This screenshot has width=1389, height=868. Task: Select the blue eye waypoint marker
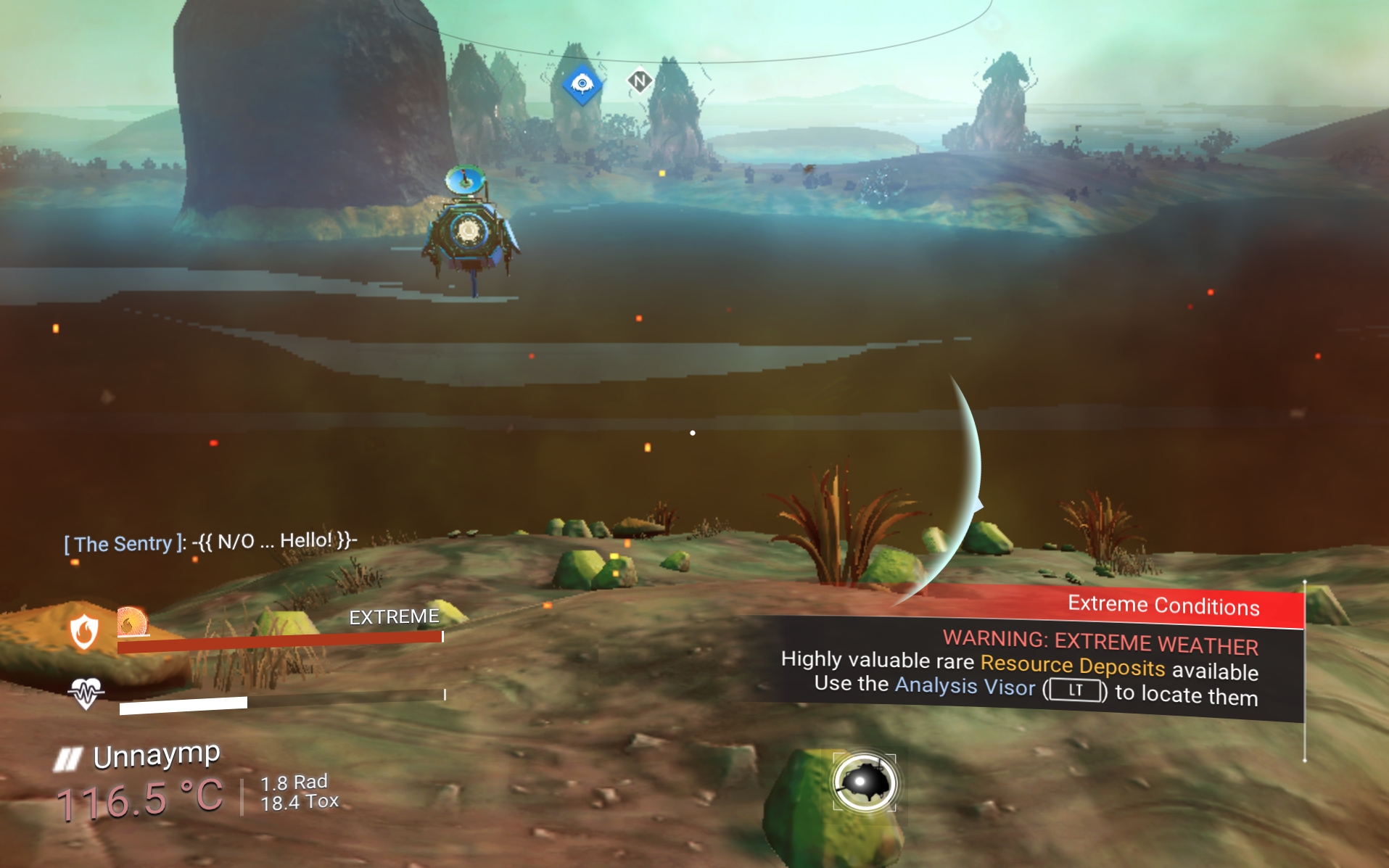pos(582,84)
